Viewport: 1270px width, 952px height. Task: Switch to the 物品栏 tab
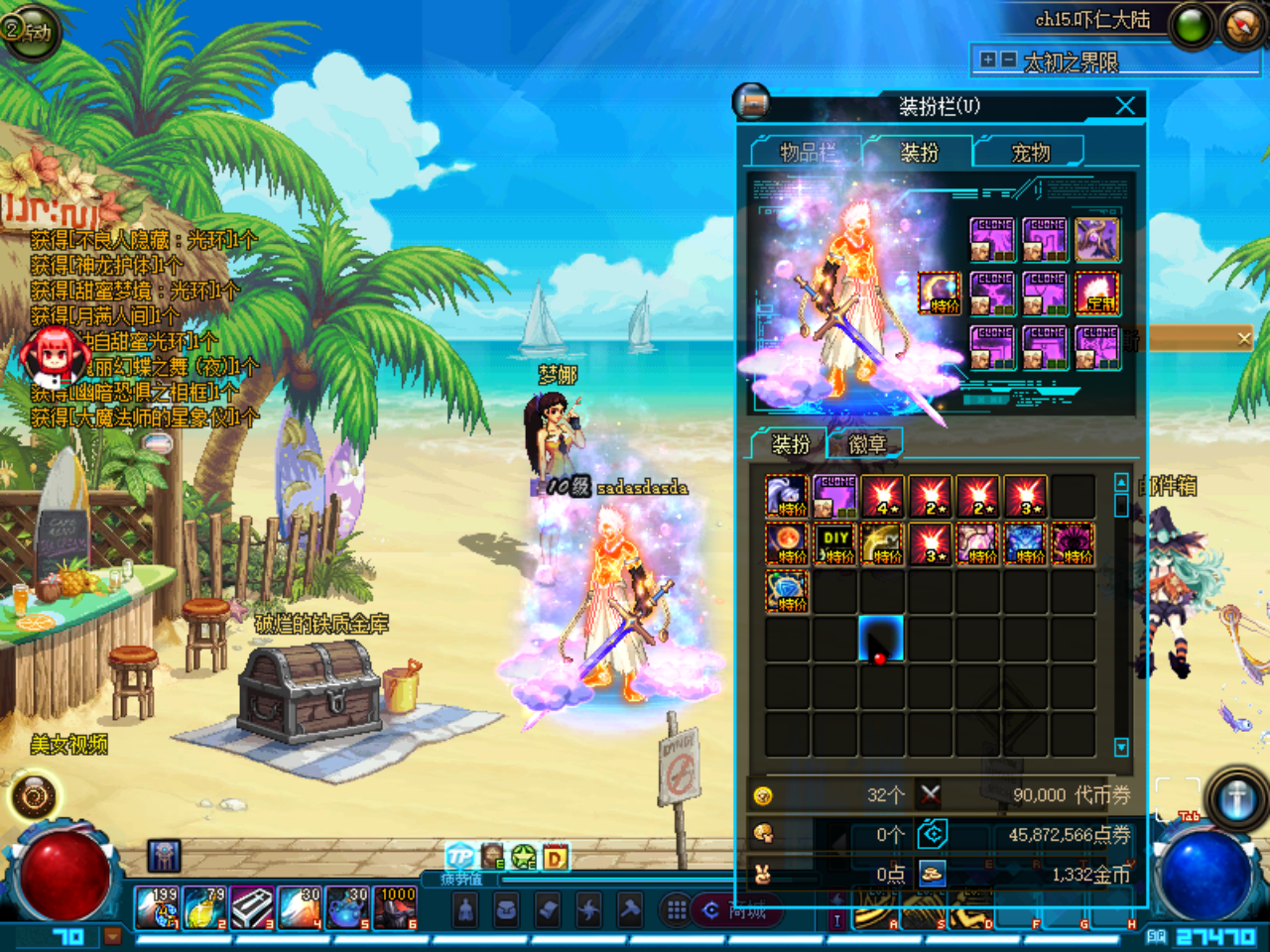(x=808, y=152)
